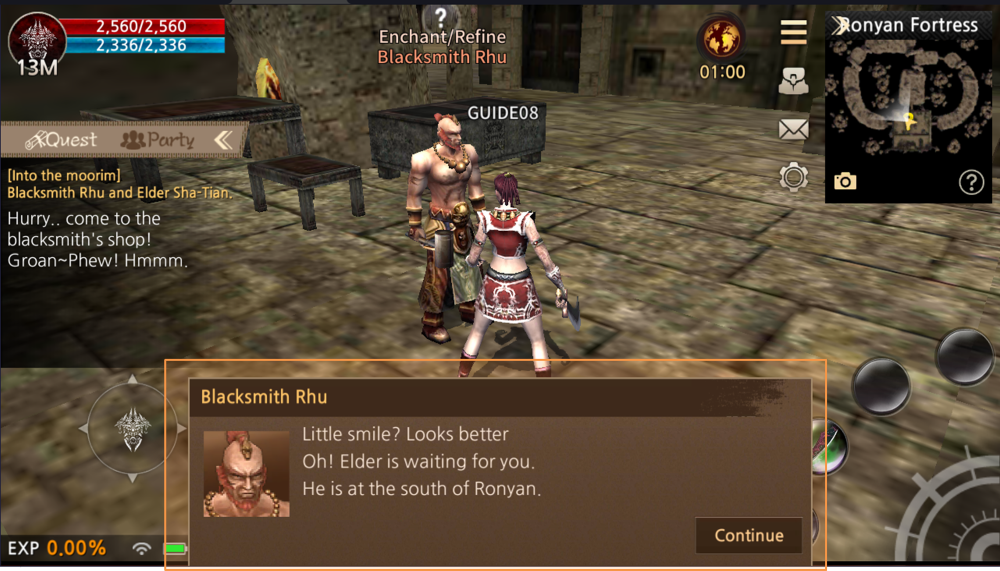This screenshot has height=571, width=1000.
Task: Tap the virtual joystick emblem
Action: [x=133, y=427]
